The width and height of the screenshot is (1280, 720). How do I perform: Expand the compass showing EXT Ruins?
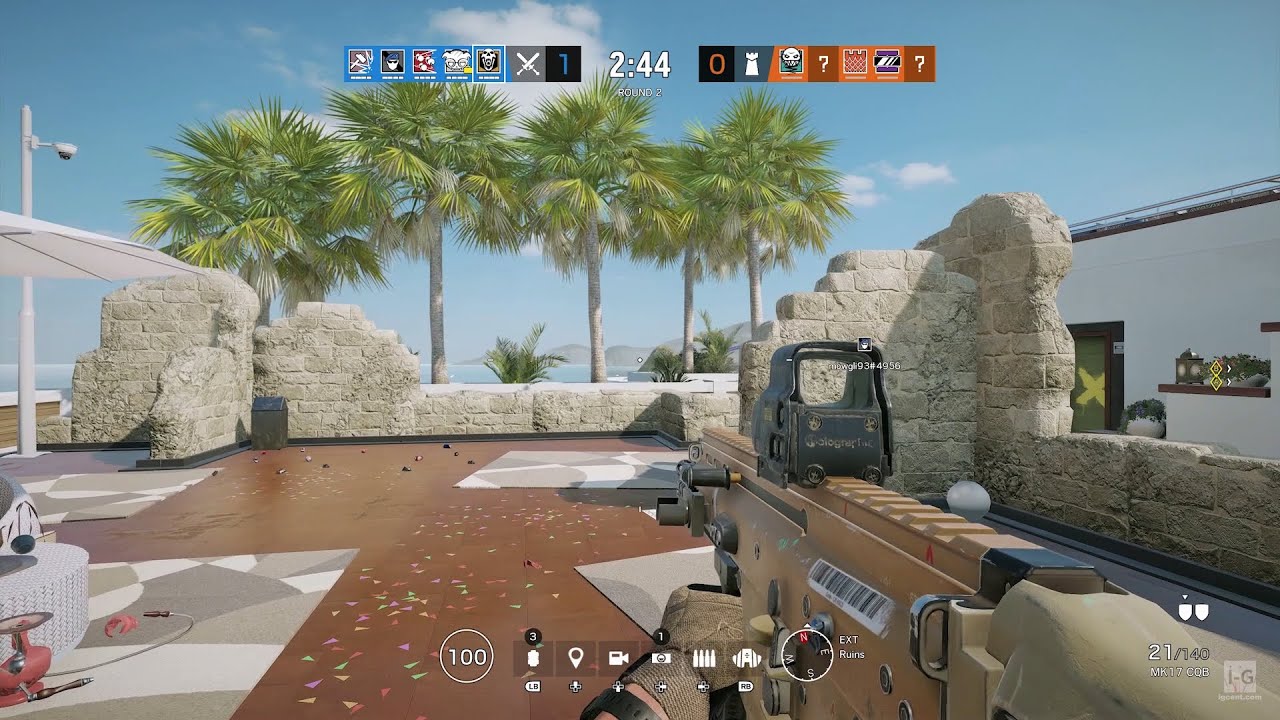[809, 655]
